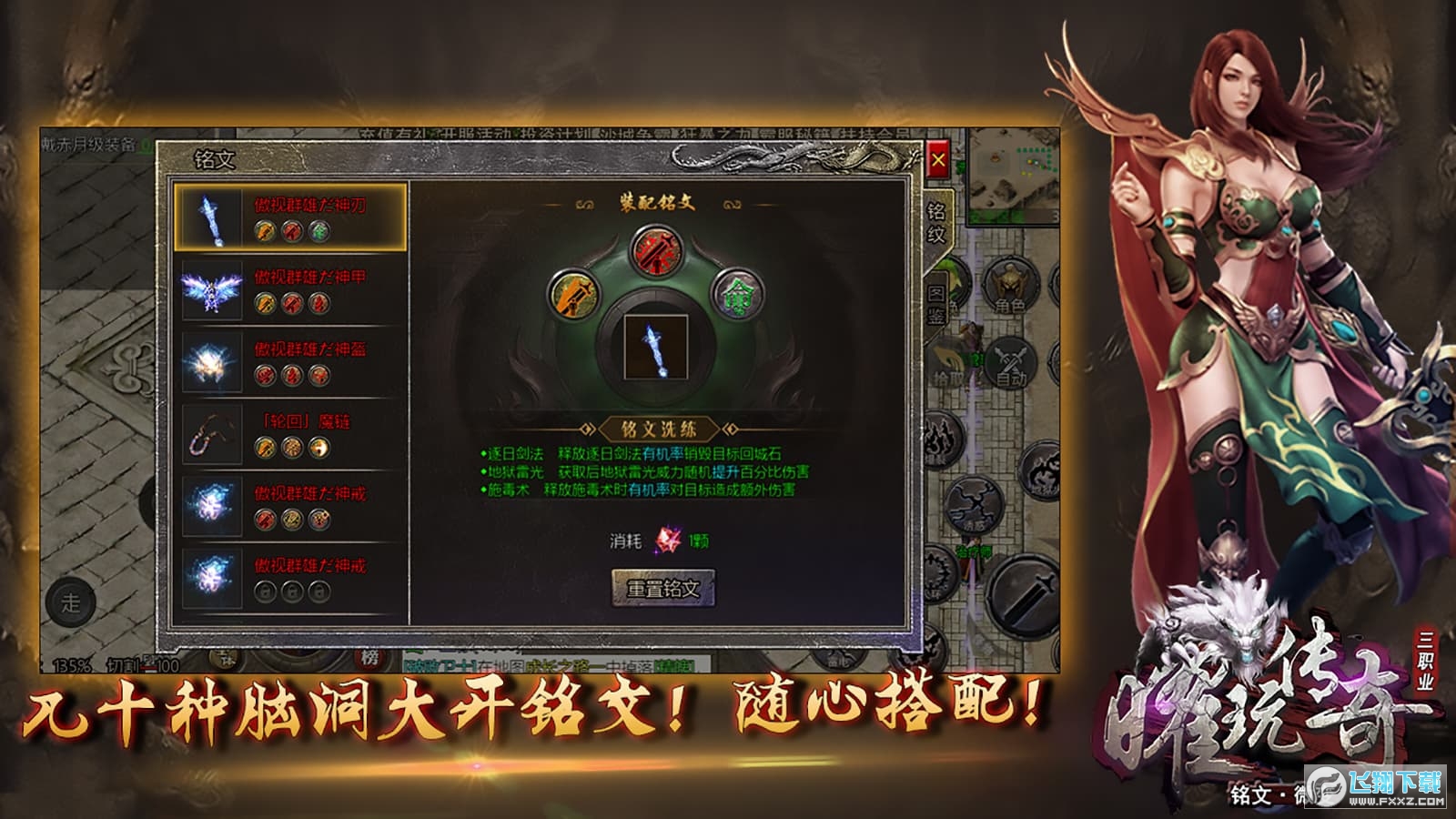Select the red inscription rune slot
Viewport: 1456px width, 819px height.
pos(658,248)
